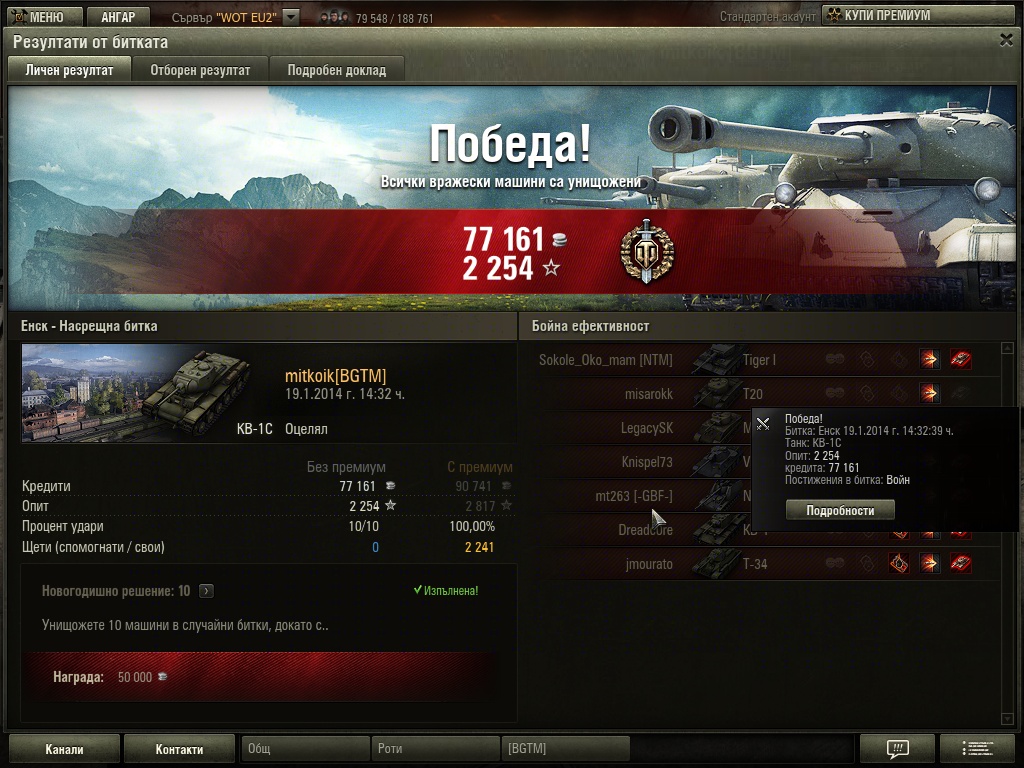Click the Подробности button in notification
Viewport: 1024px width, 768px height.
coord(840,510)
